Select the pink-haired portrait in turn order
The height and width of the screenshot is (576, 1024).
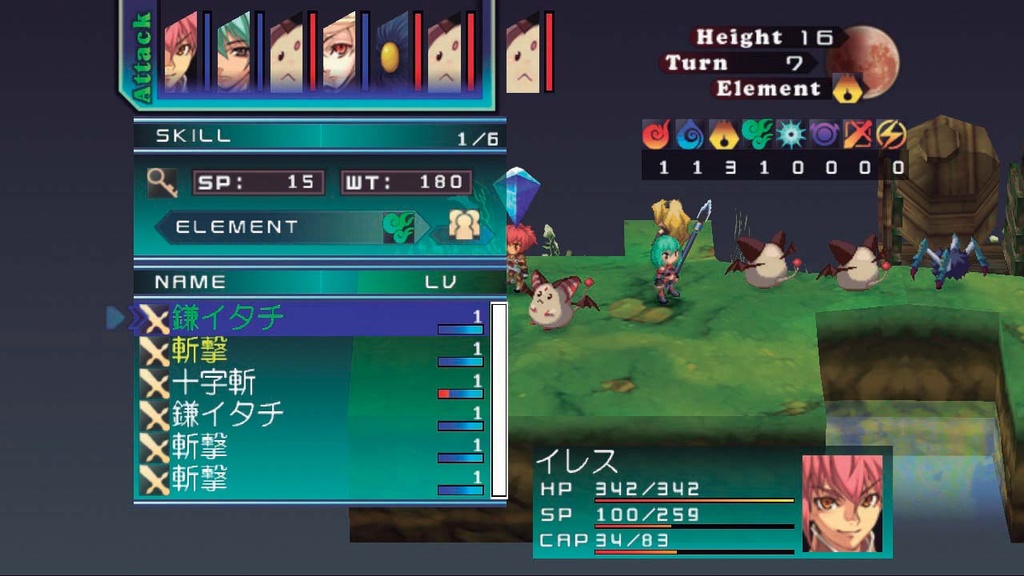(180, 52)
